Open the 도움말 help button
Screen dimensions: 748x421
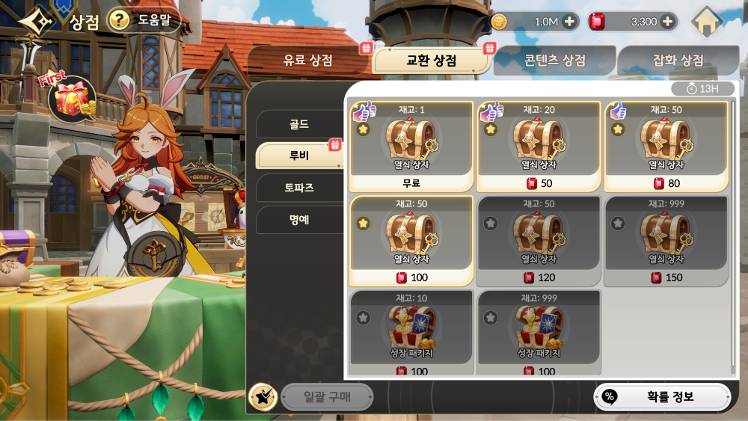tap(144, 20)
